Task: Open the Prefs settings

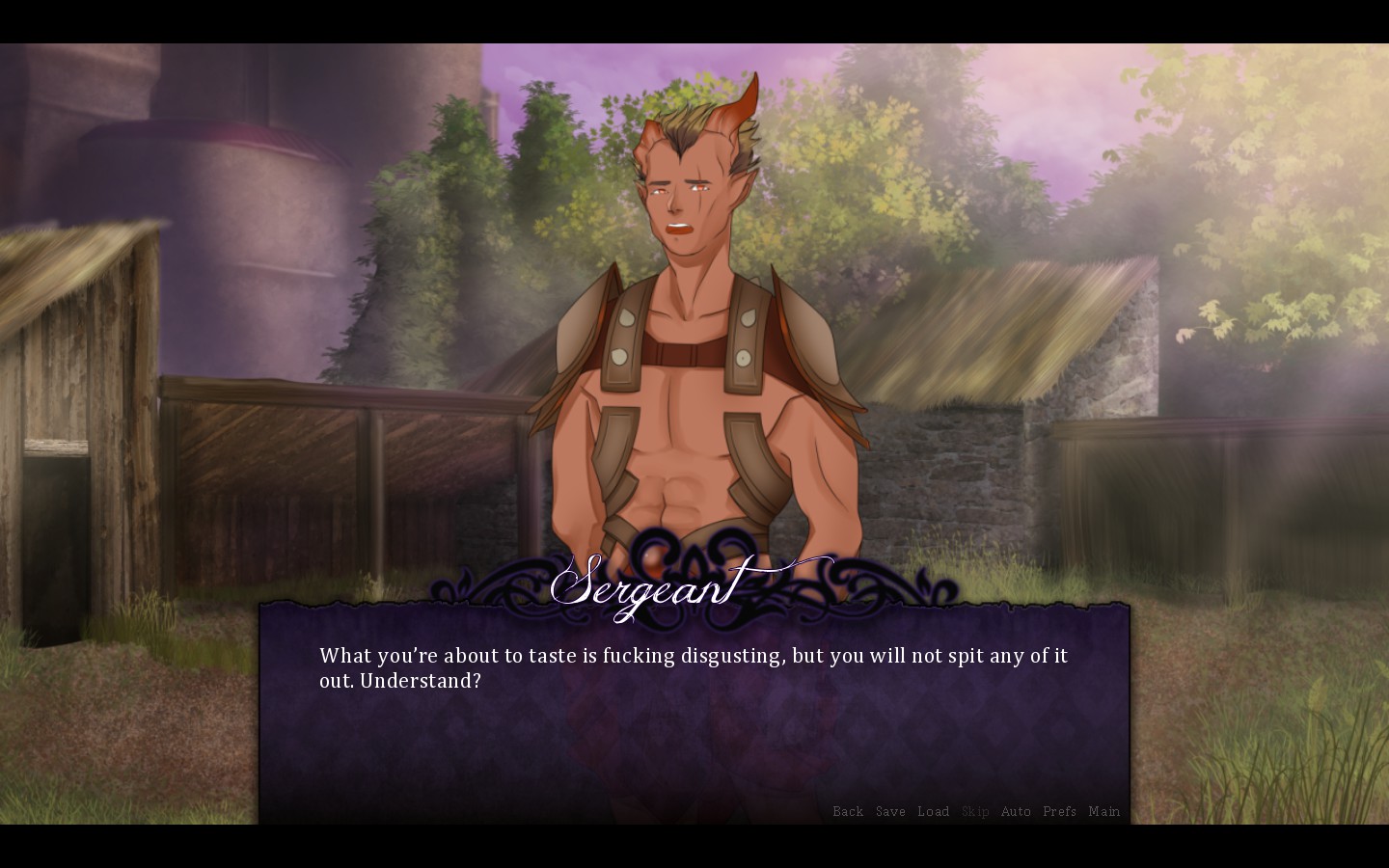Action: tap(1059, 812)
